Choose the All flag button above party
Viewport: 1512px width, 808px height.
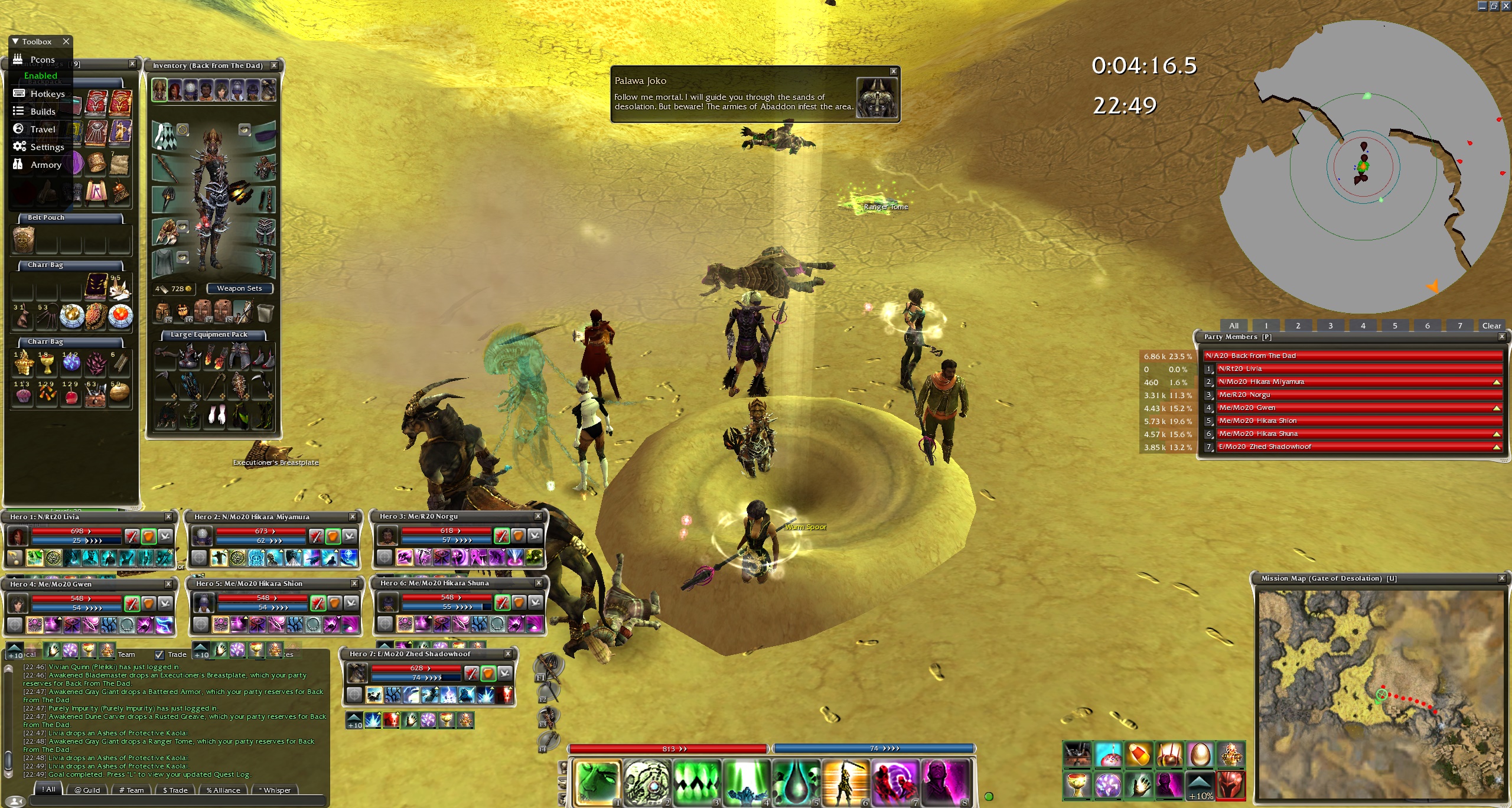pos(1233,325)
